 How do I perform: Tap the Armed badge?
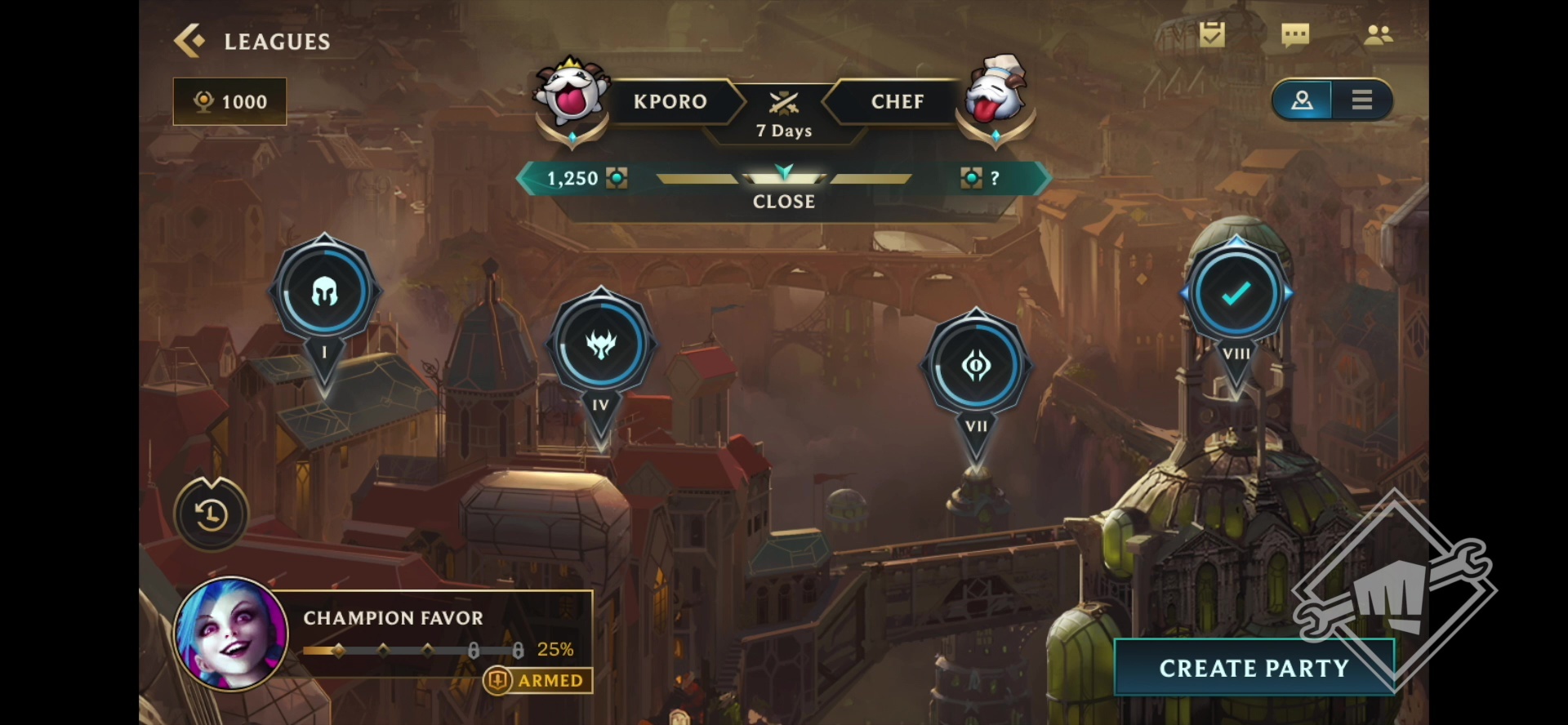539,680
